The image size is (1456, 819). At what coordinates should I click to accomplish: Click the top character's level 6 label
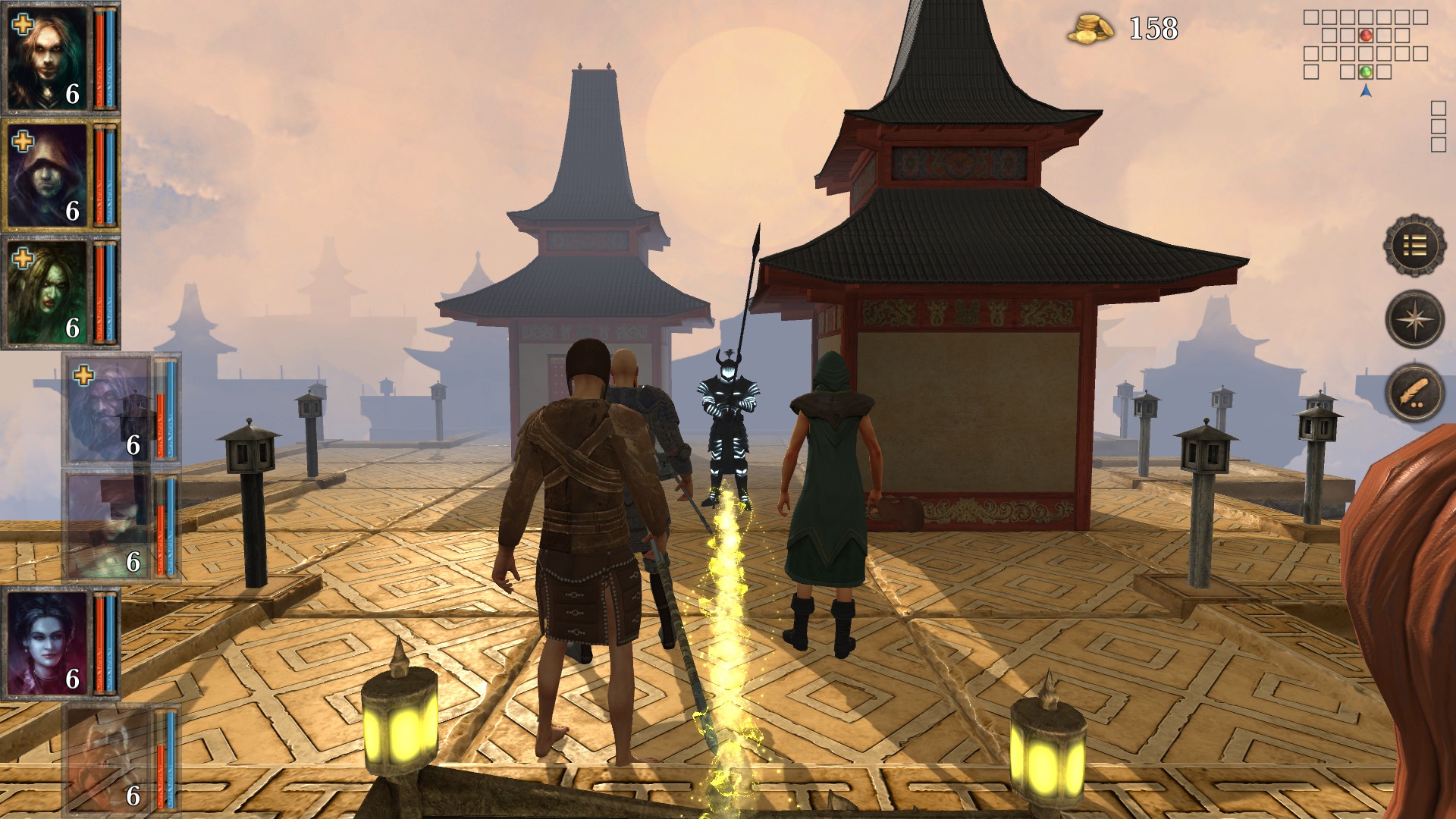point(73,93)
